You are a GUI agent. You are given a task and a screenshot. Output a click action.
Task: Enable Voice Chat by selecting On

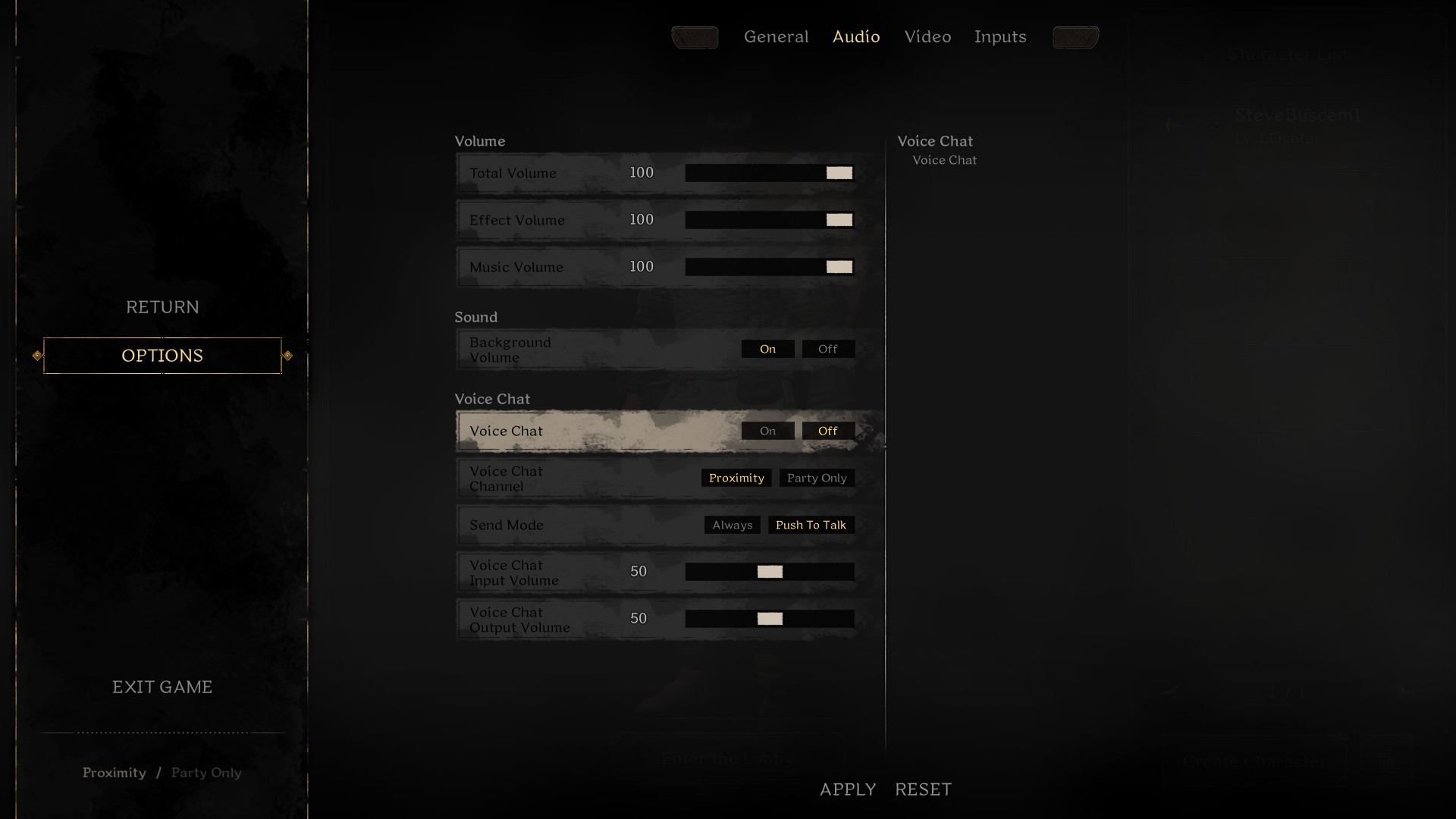(x=767, y=430)
